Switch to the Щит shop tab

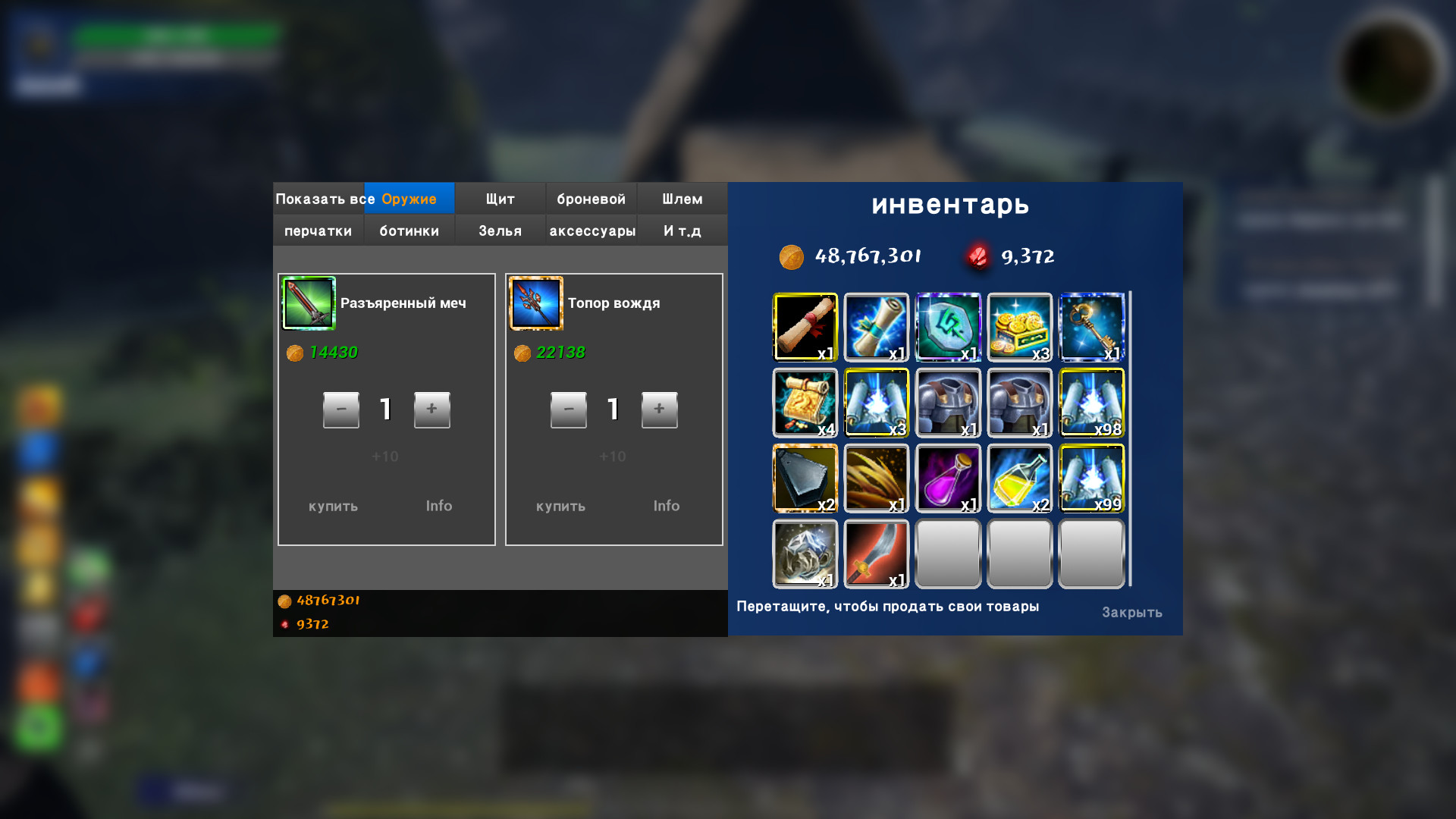click(x=500, y=199)
